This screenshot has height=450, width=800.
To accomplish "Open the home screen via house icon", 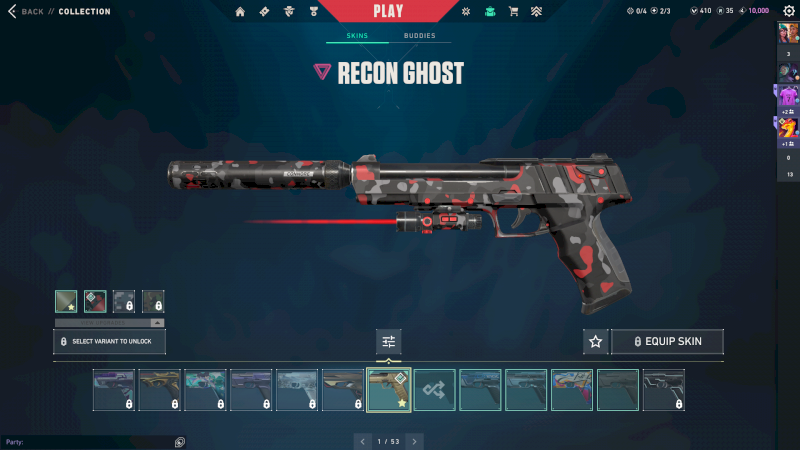I will (x=240, y=12).
